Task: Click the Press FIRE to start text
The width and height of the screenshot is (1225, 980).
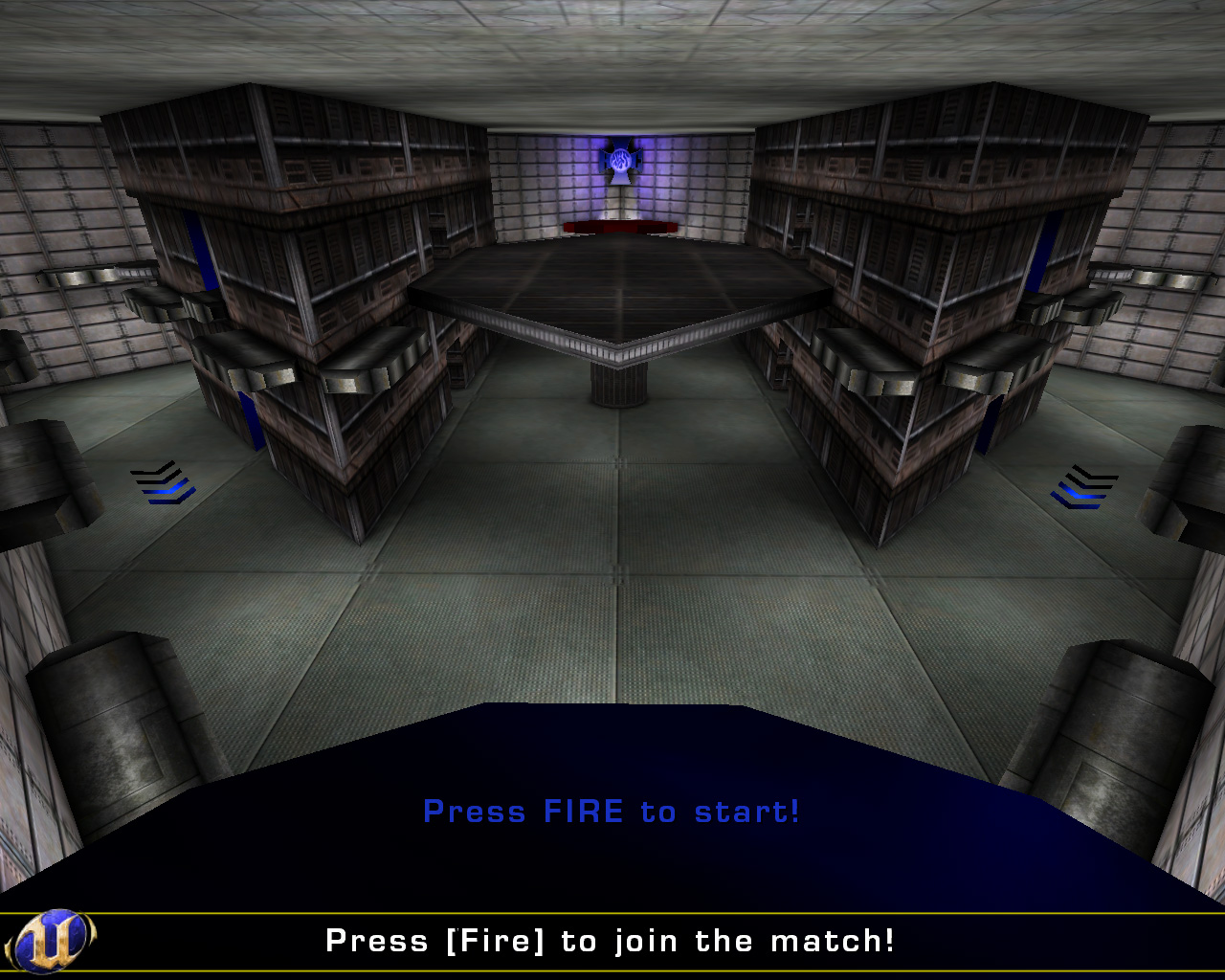Action: (x=612, y=812)
